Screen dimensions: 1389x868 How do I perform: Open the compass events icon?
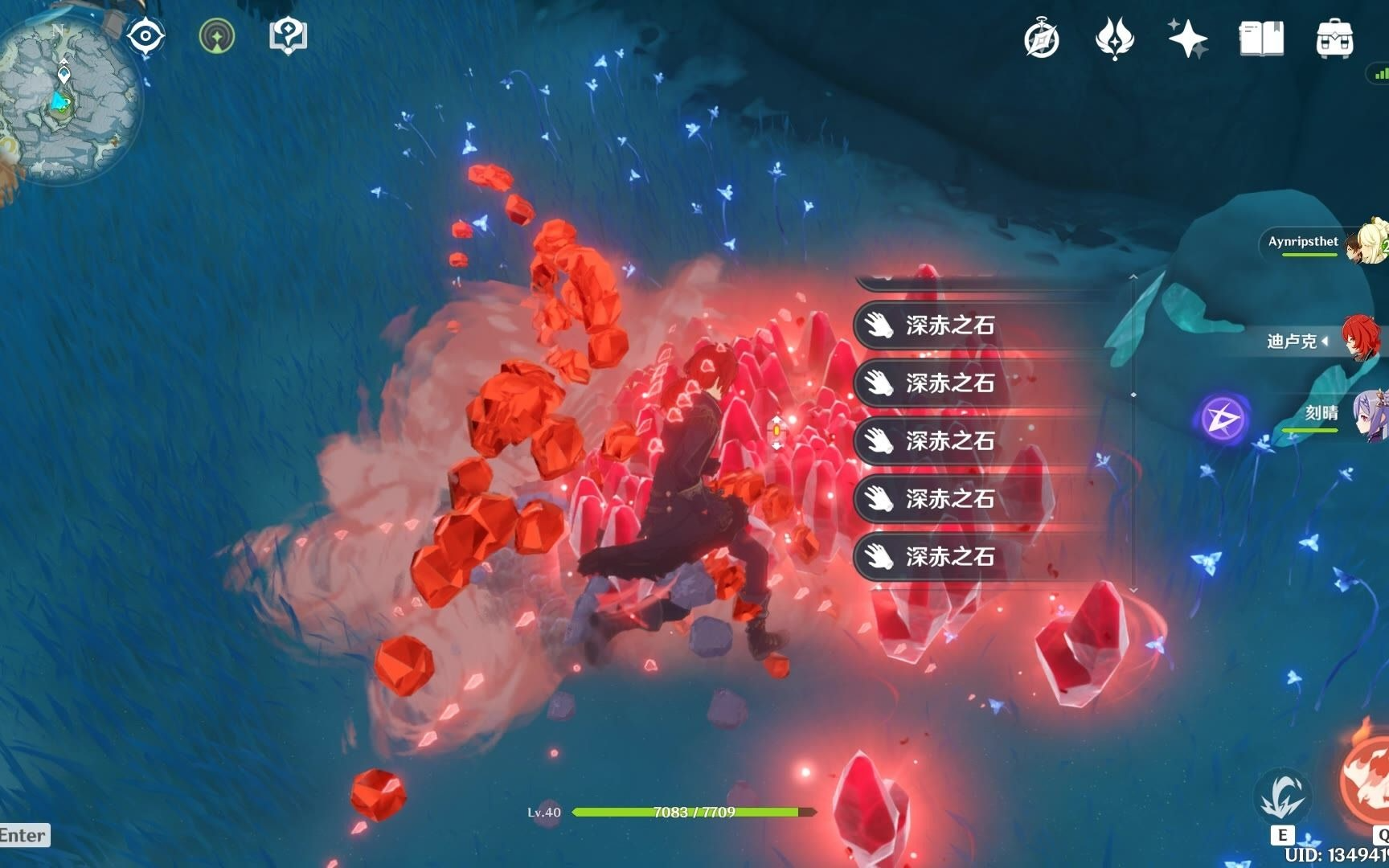1042,39
